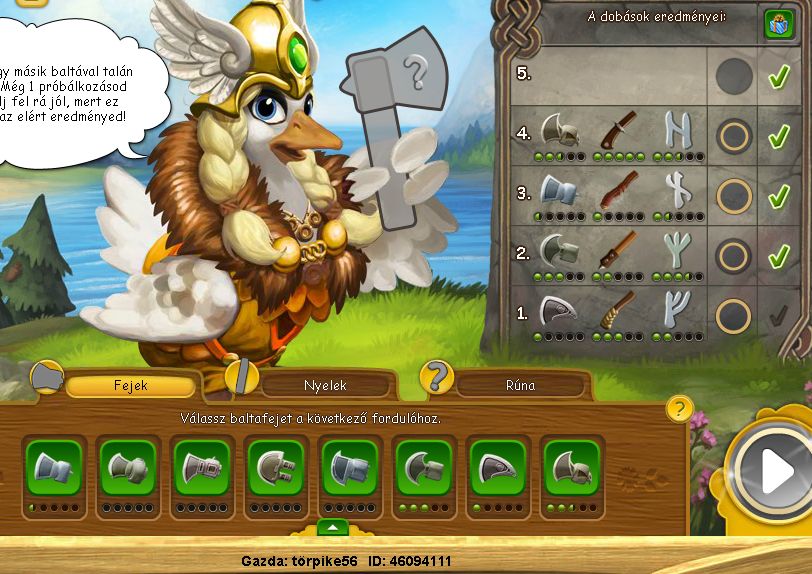Click the green checkmark on result row 4
This screenshot has width=812, height=574.
[779, 135]
